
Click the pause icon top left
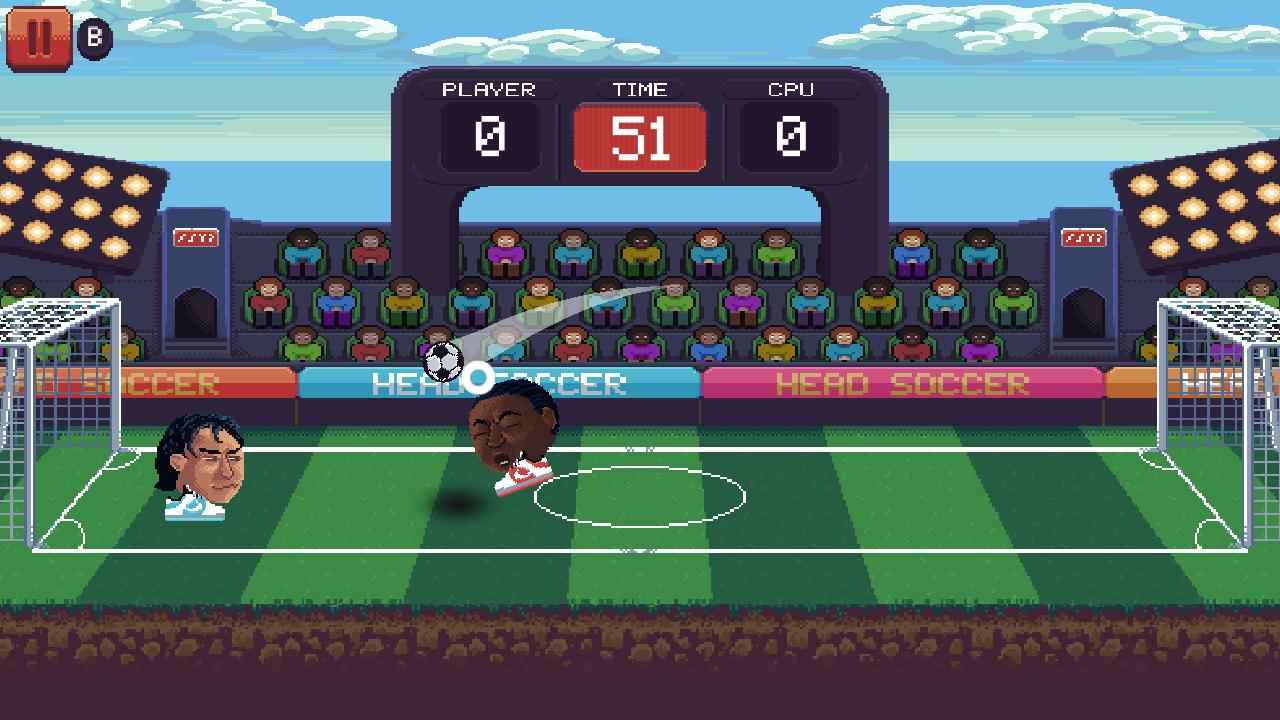(x=40, y=40)
